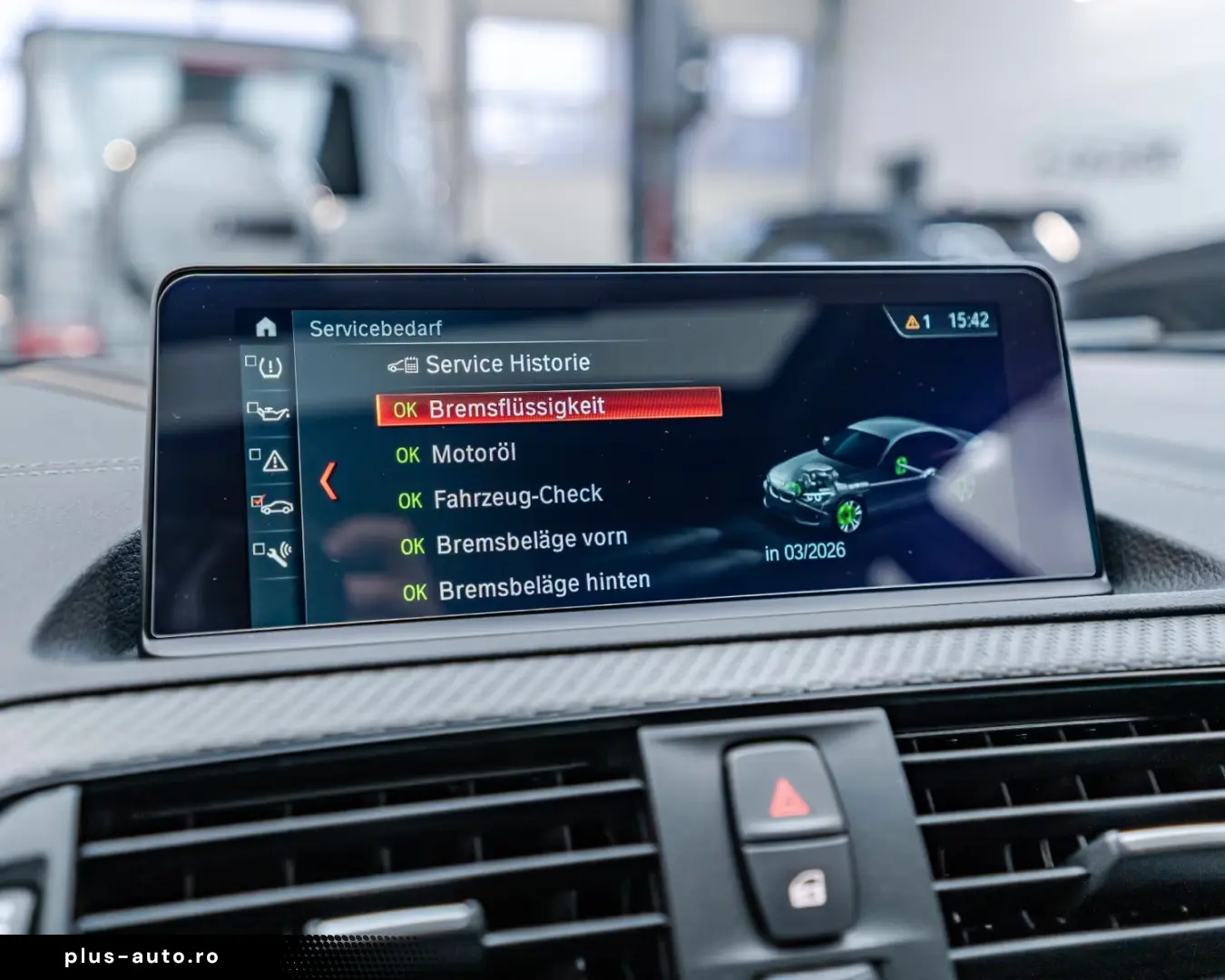Select the highlighted Bremsflüssigkeit entry
The width and height of the screenshot is (1225, 980).
(517, 407)
